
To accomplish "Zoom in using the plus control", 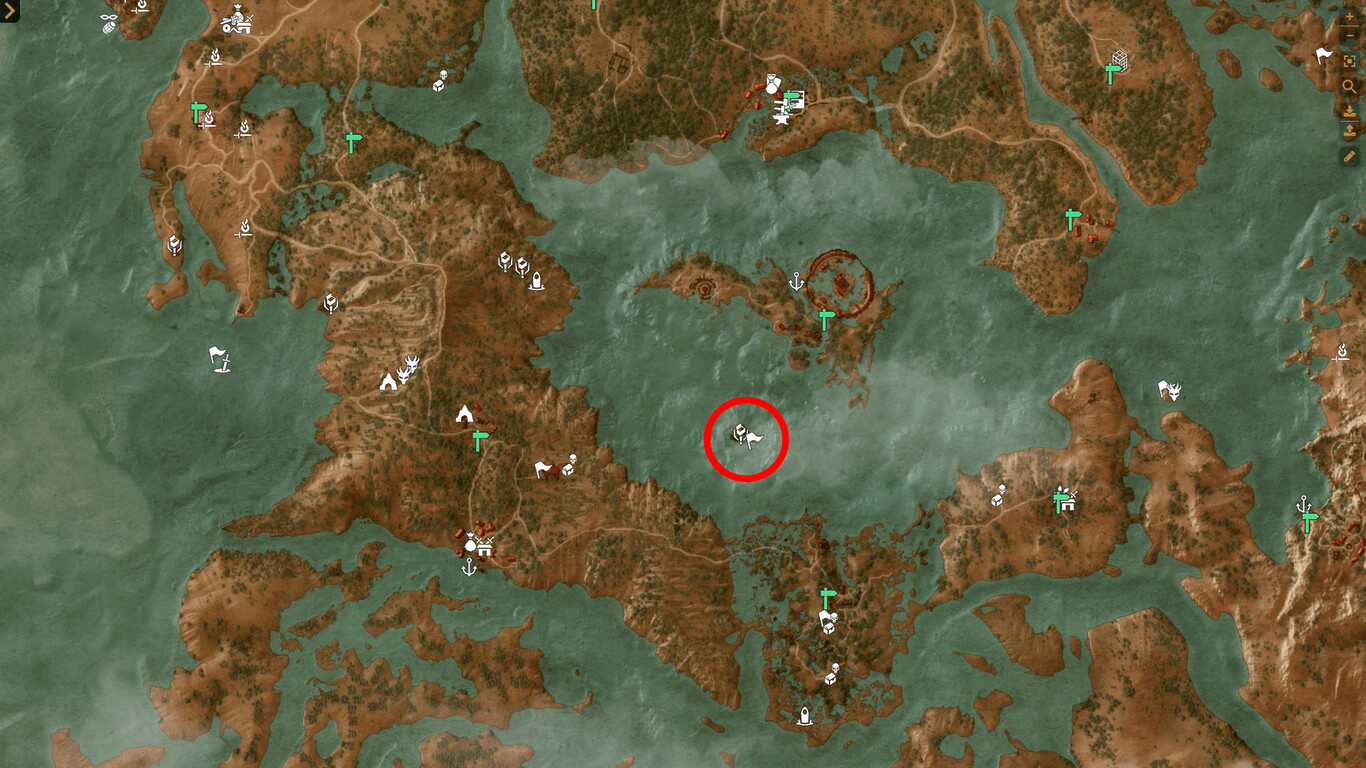I will [1349, 17].
